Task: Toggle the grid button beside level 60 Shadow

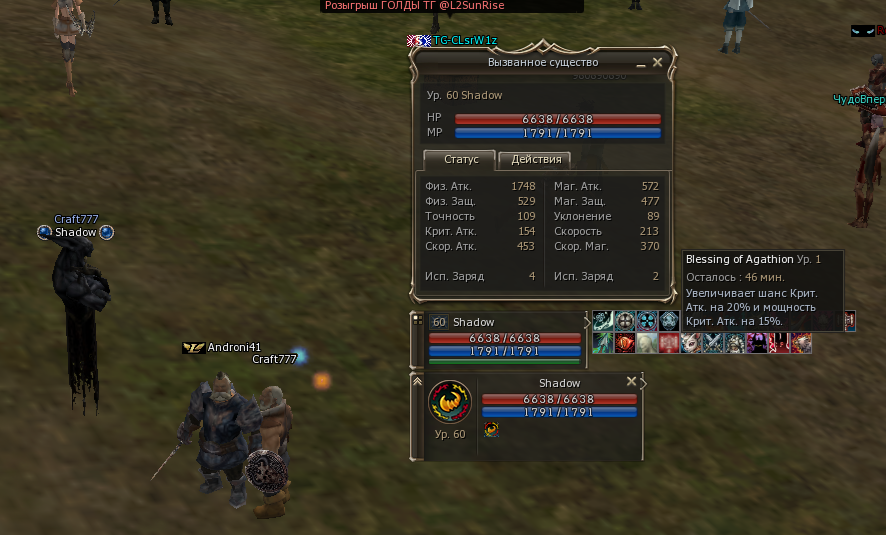Action: [417, 322]
